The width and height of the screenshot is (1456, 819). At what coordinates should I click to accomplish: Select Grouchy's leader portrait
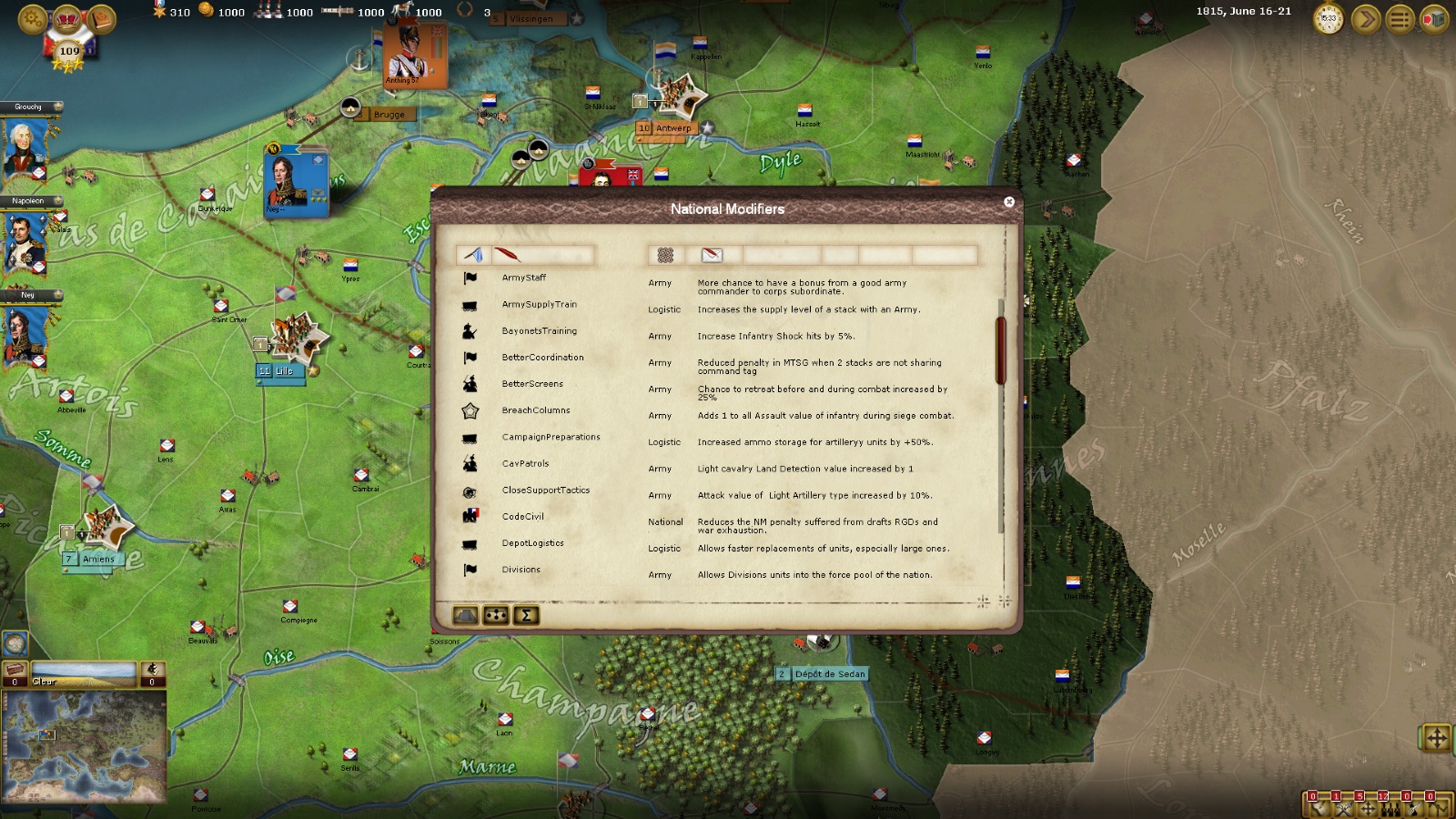point(25,149)
